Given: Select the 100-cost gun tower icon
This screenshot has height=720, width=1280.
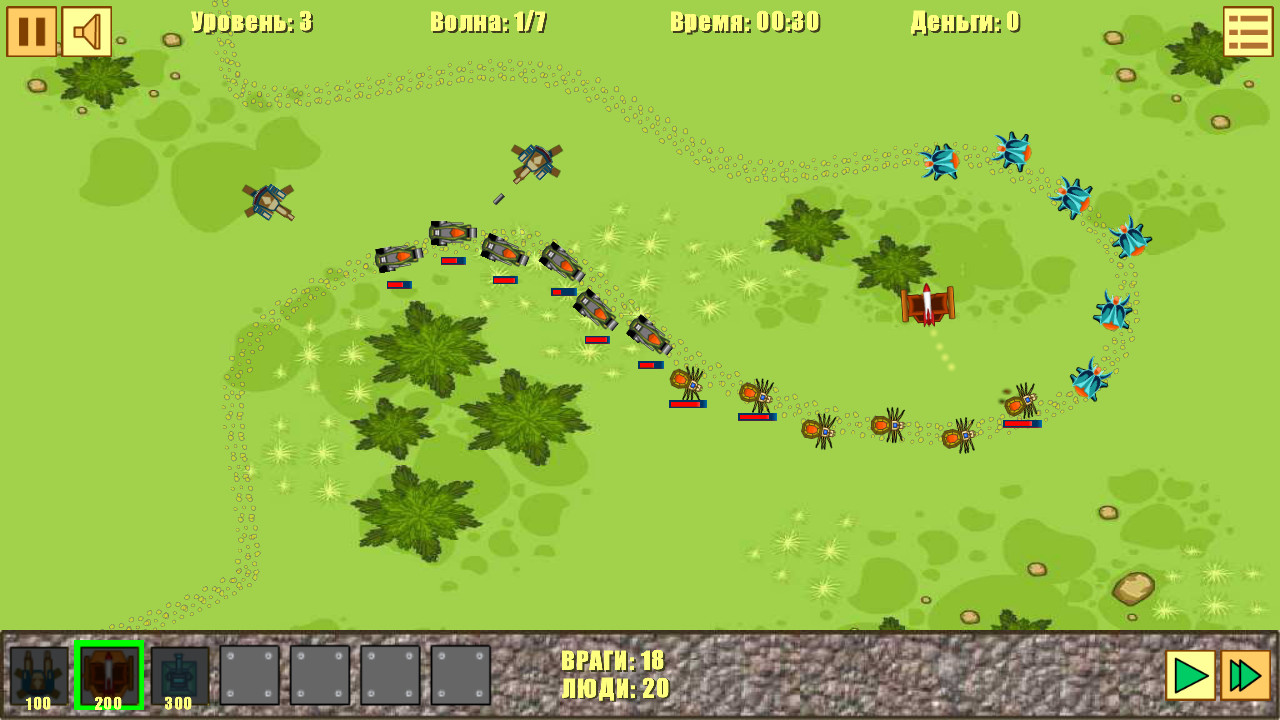Looking at the screenshot, I should tap(39, 672).
